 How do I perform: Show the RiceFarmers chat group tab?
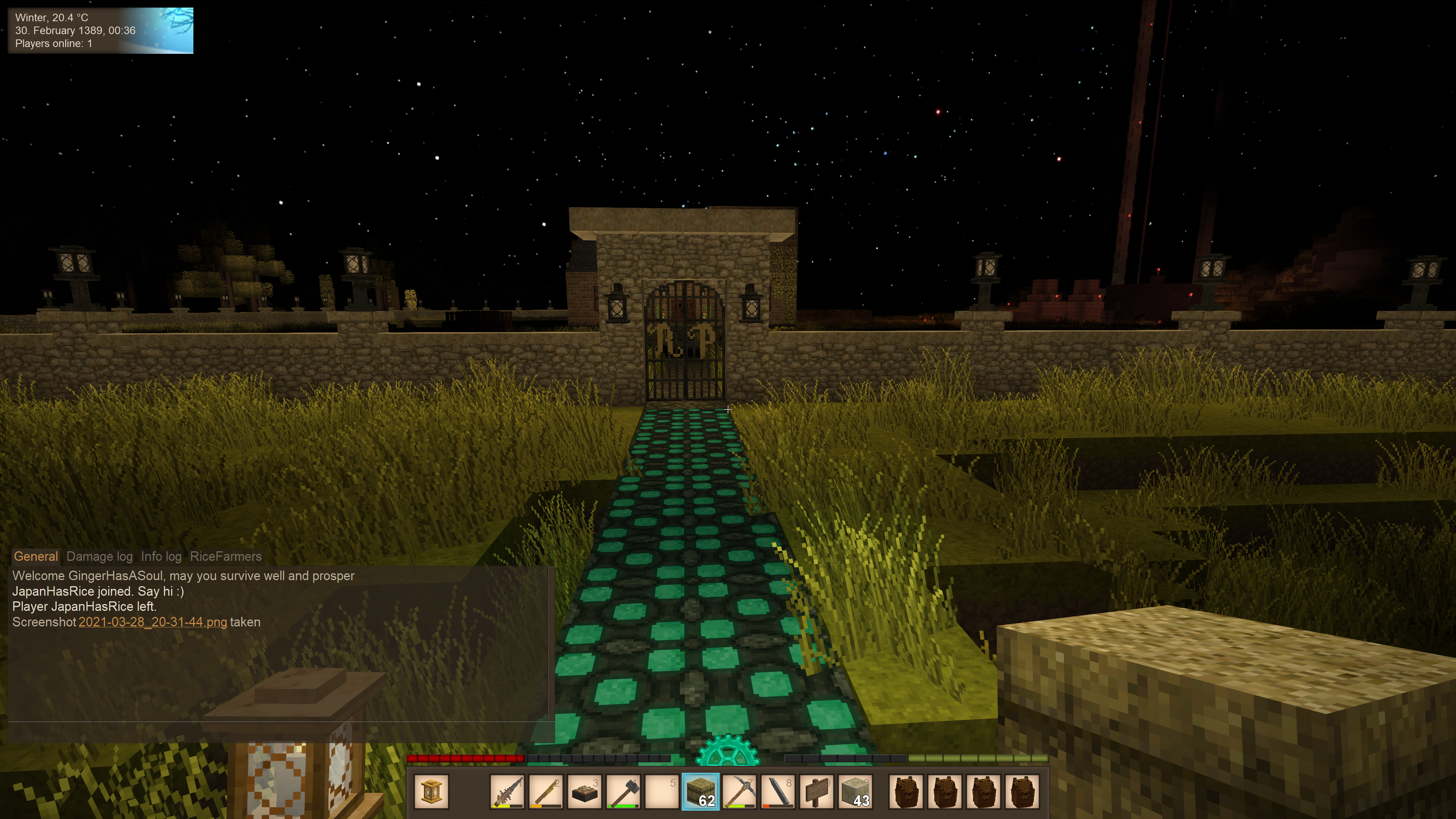coord(226,556)
